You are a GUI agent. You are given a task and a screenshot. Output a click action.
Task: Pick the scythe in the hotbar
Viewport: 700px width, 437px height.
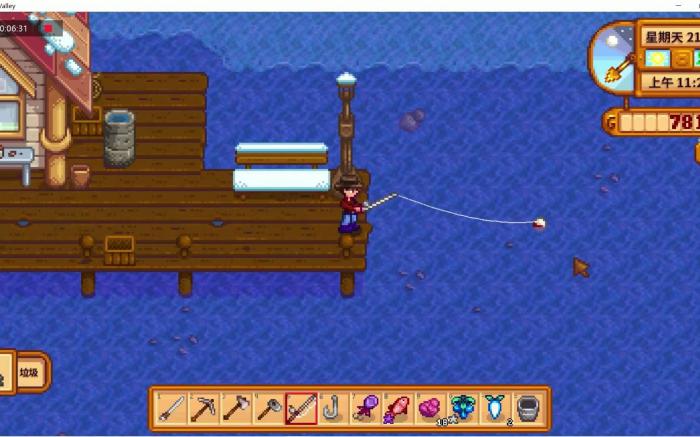point(333,408)
